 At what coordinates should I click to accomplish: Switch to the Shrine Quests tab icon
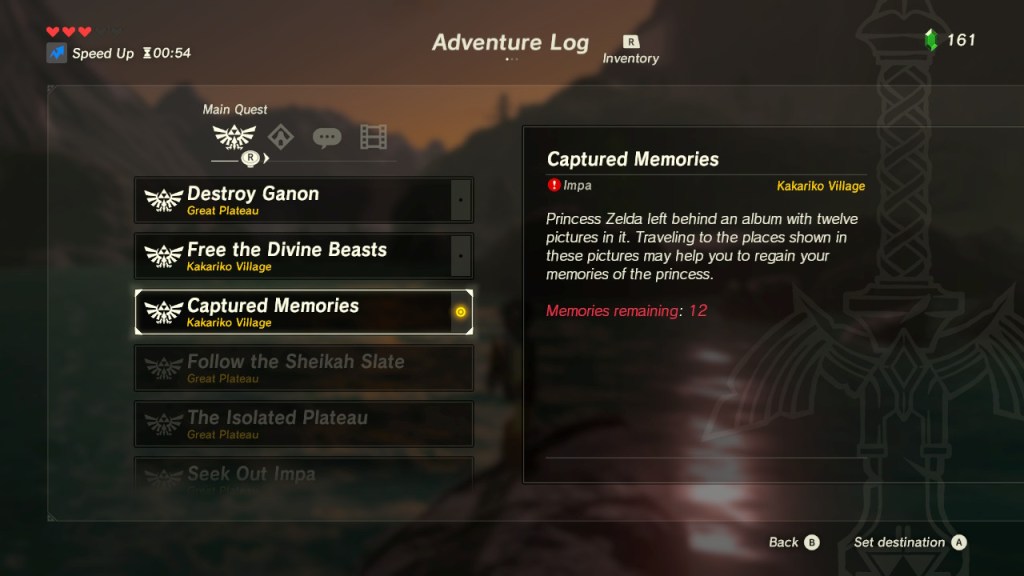pos(281,137)
